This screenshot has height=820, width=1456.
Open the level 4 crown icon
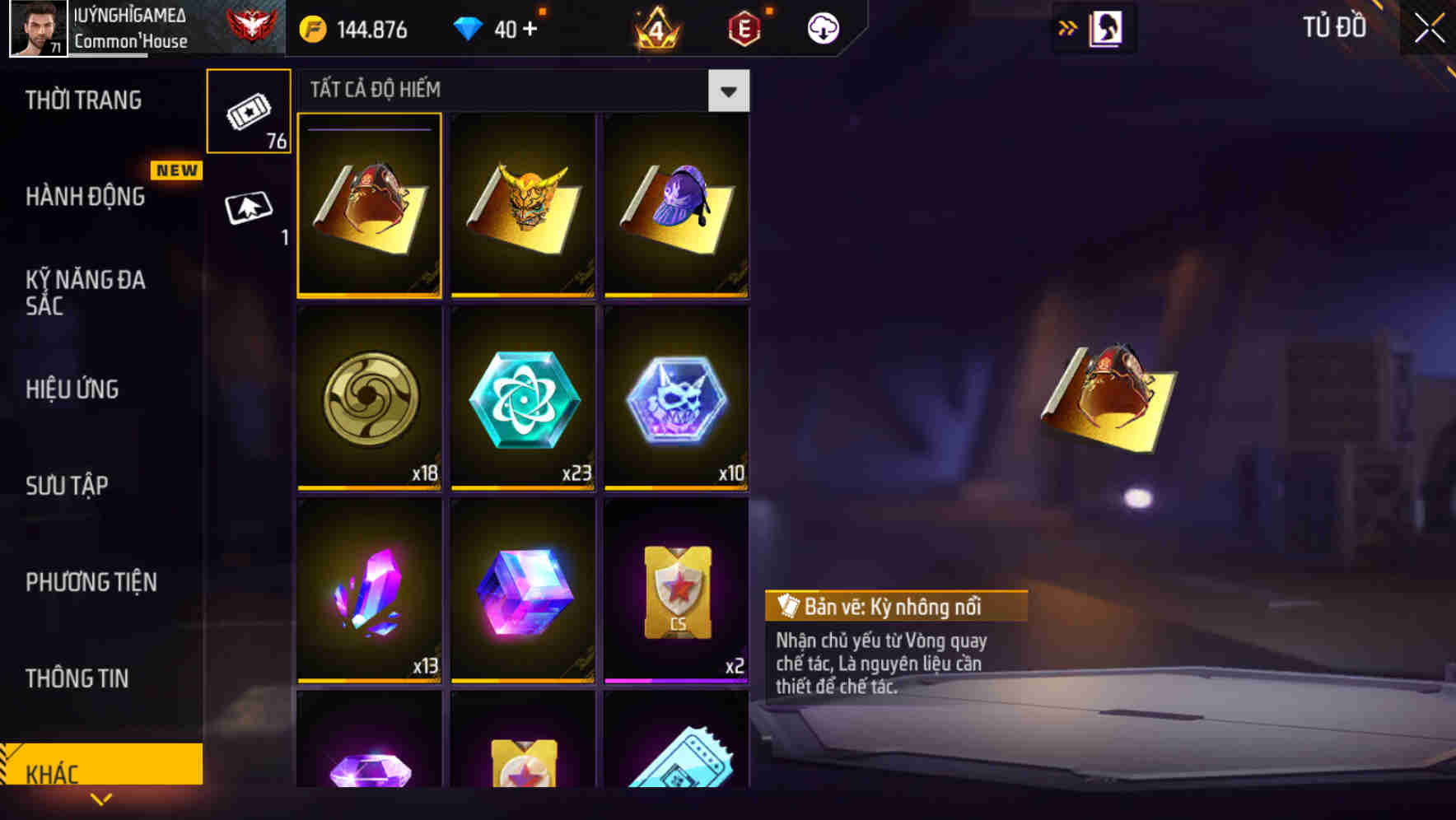pyautogui.click(x=654, y=27)
